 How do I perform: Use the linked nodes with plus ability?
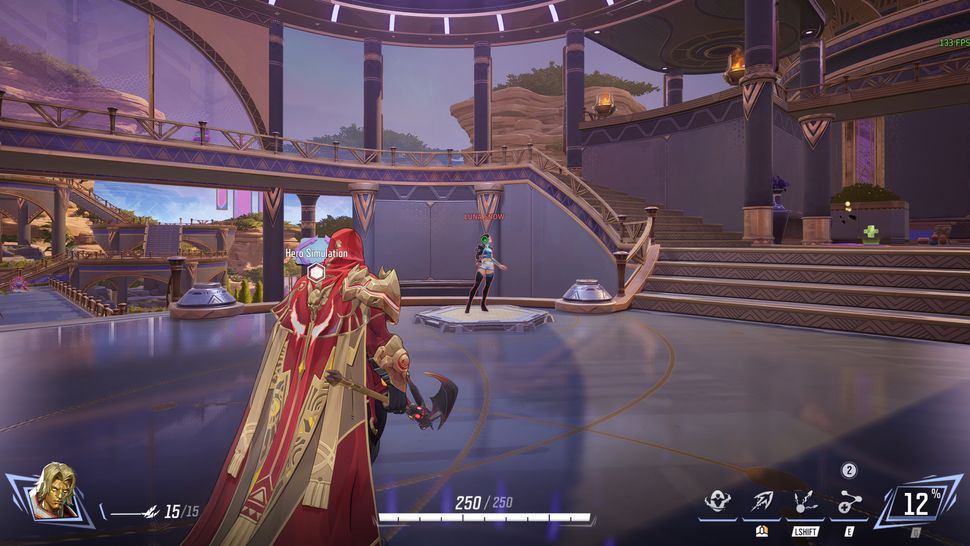click(848, 502)
